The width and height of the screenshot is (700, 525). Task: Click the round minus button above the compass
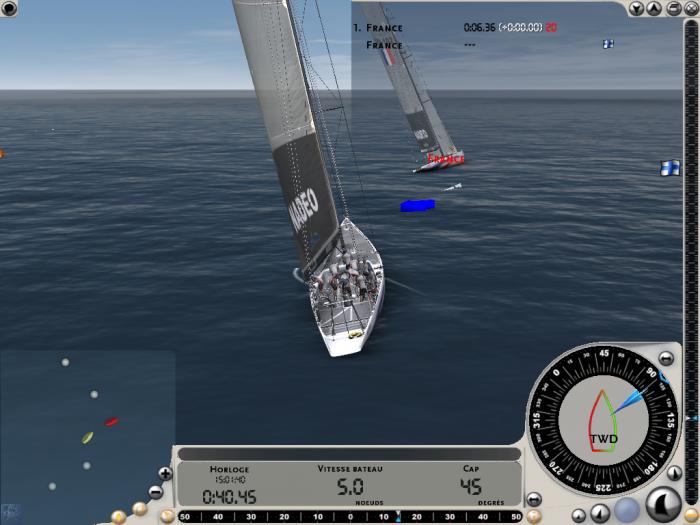pyautogui.click(x=667, y=358)
